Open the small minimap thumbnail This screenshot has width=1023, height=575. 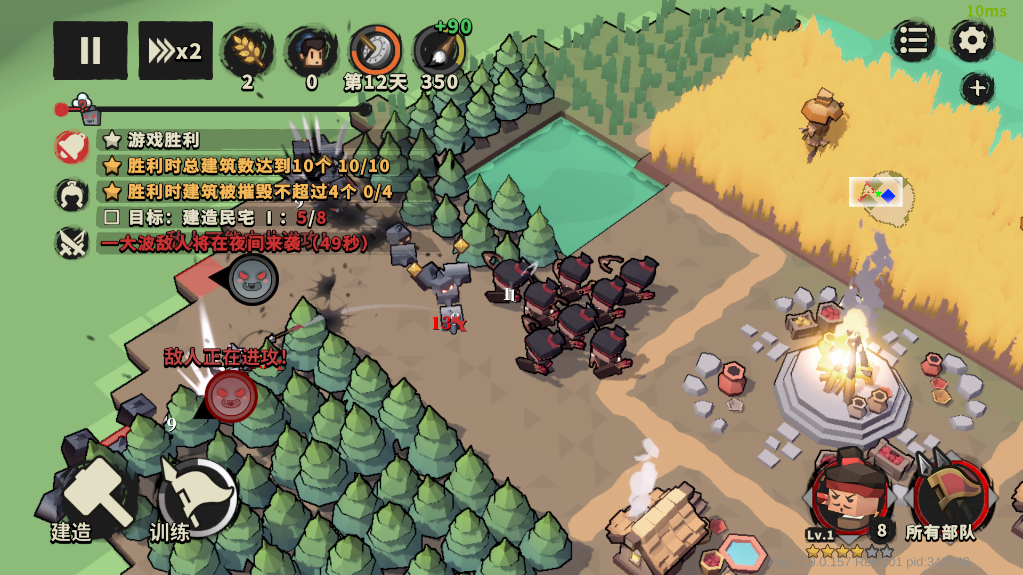click(x=876, y=191)
